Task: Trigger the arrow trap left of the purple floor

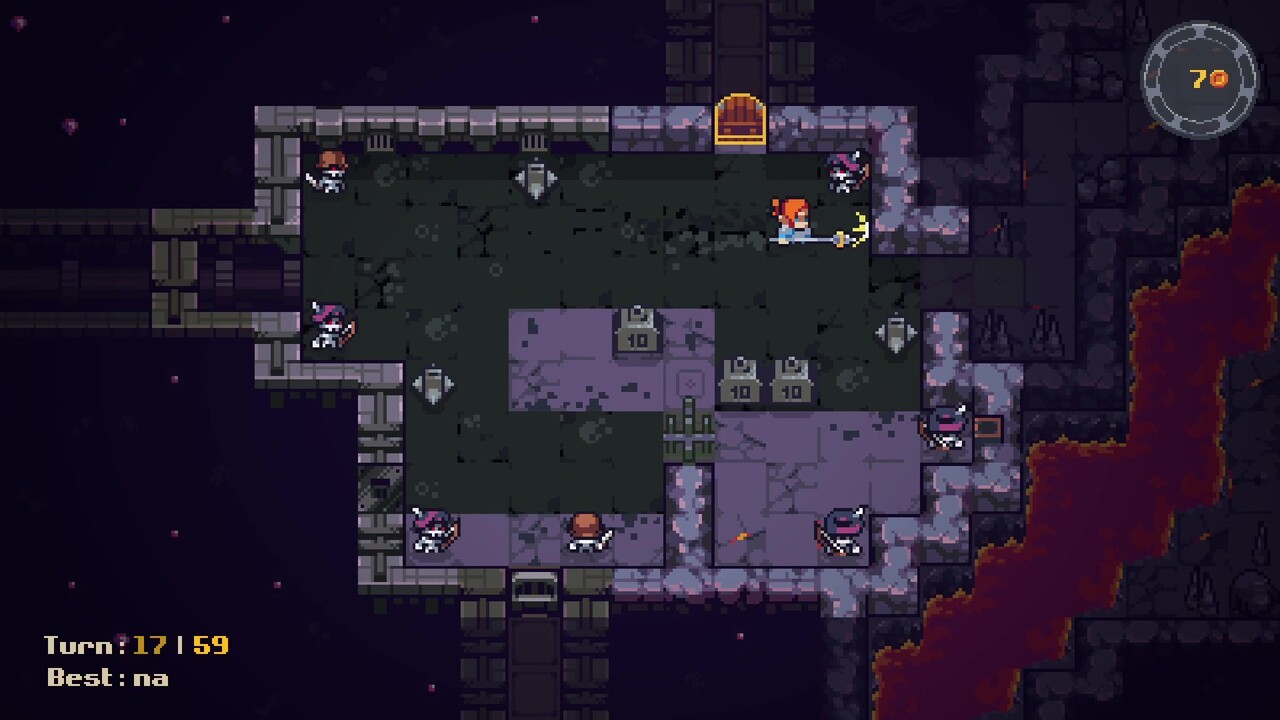Action: coord(434,385)
